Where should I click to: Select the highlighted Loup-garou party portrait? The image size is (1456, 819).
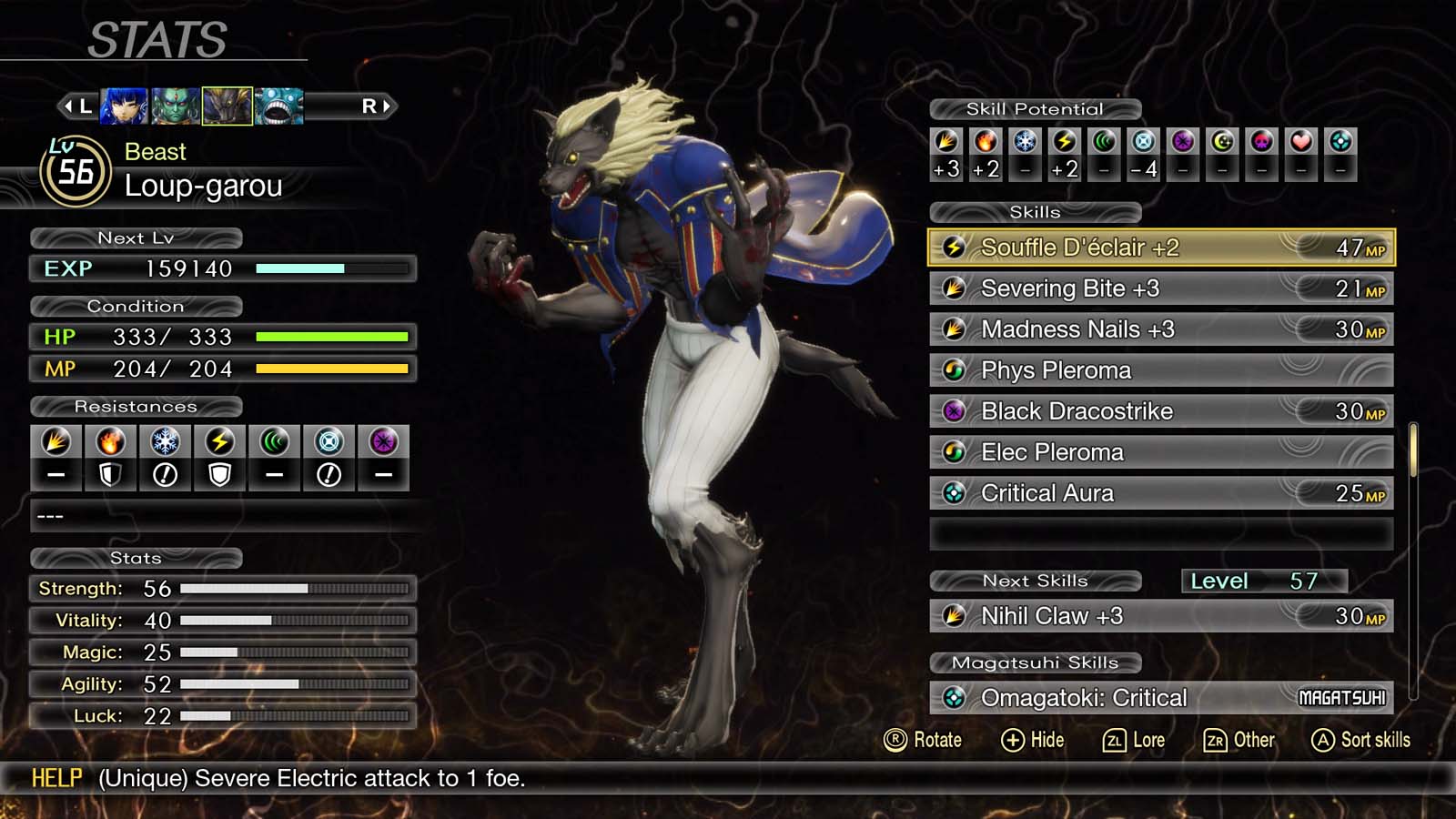[227, 106]
